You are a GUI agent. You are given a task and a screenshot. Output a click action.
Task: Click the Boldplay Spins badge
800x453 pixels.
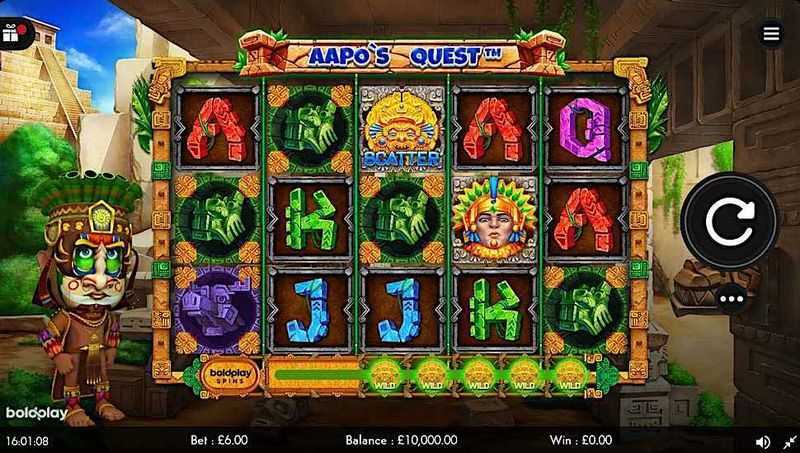click(x=229, y=375)
